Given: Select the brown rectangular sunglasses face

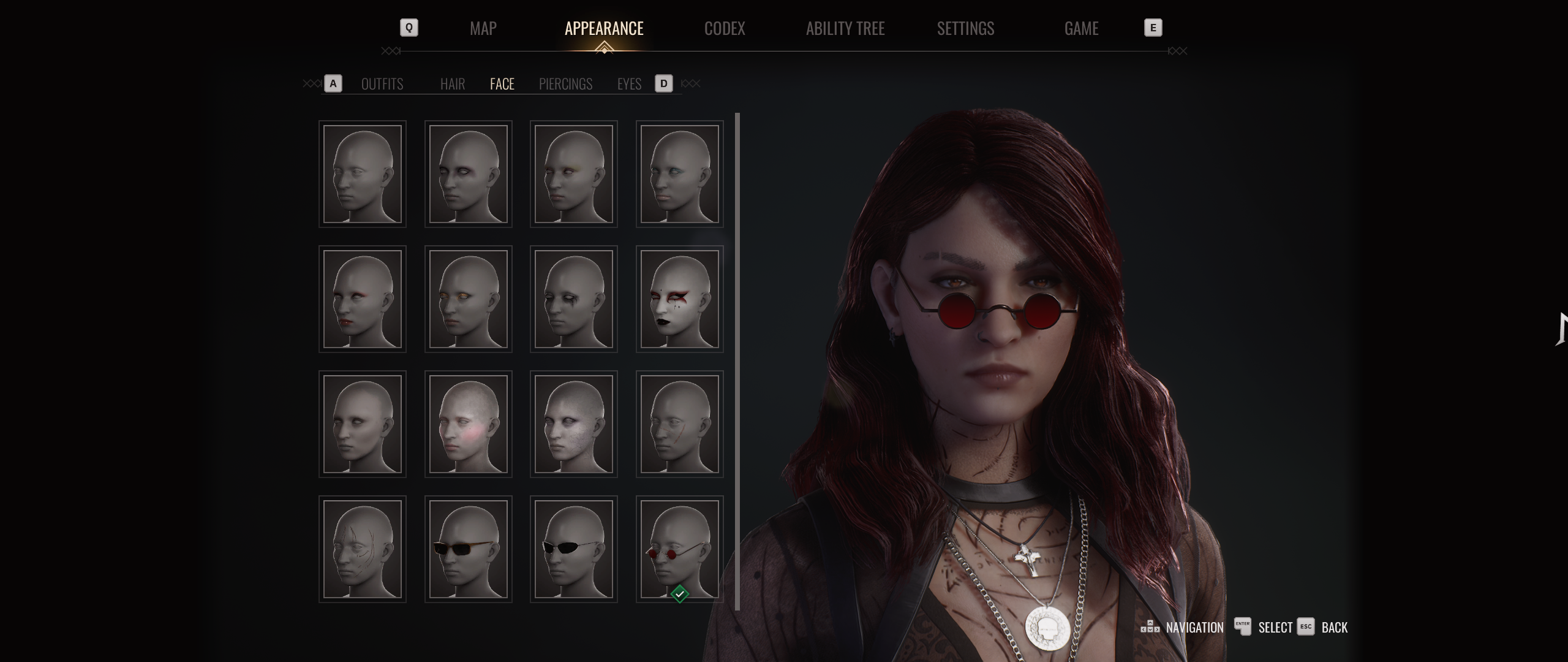Looking at the screenshot, I should (468, 549).
